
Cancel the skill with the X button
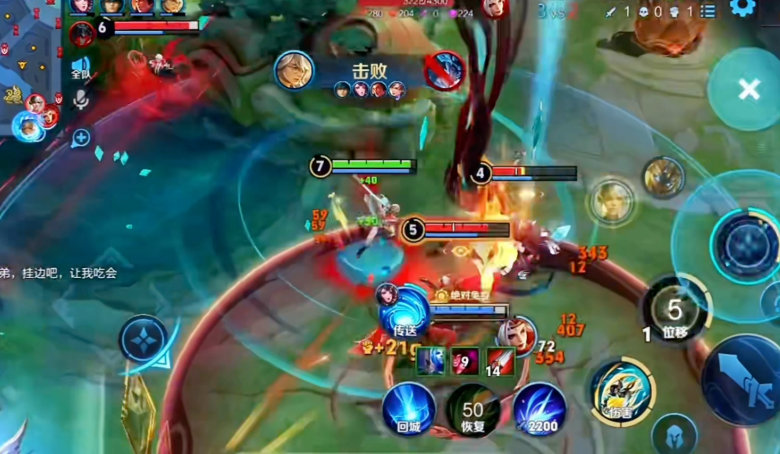pos(748,90)
